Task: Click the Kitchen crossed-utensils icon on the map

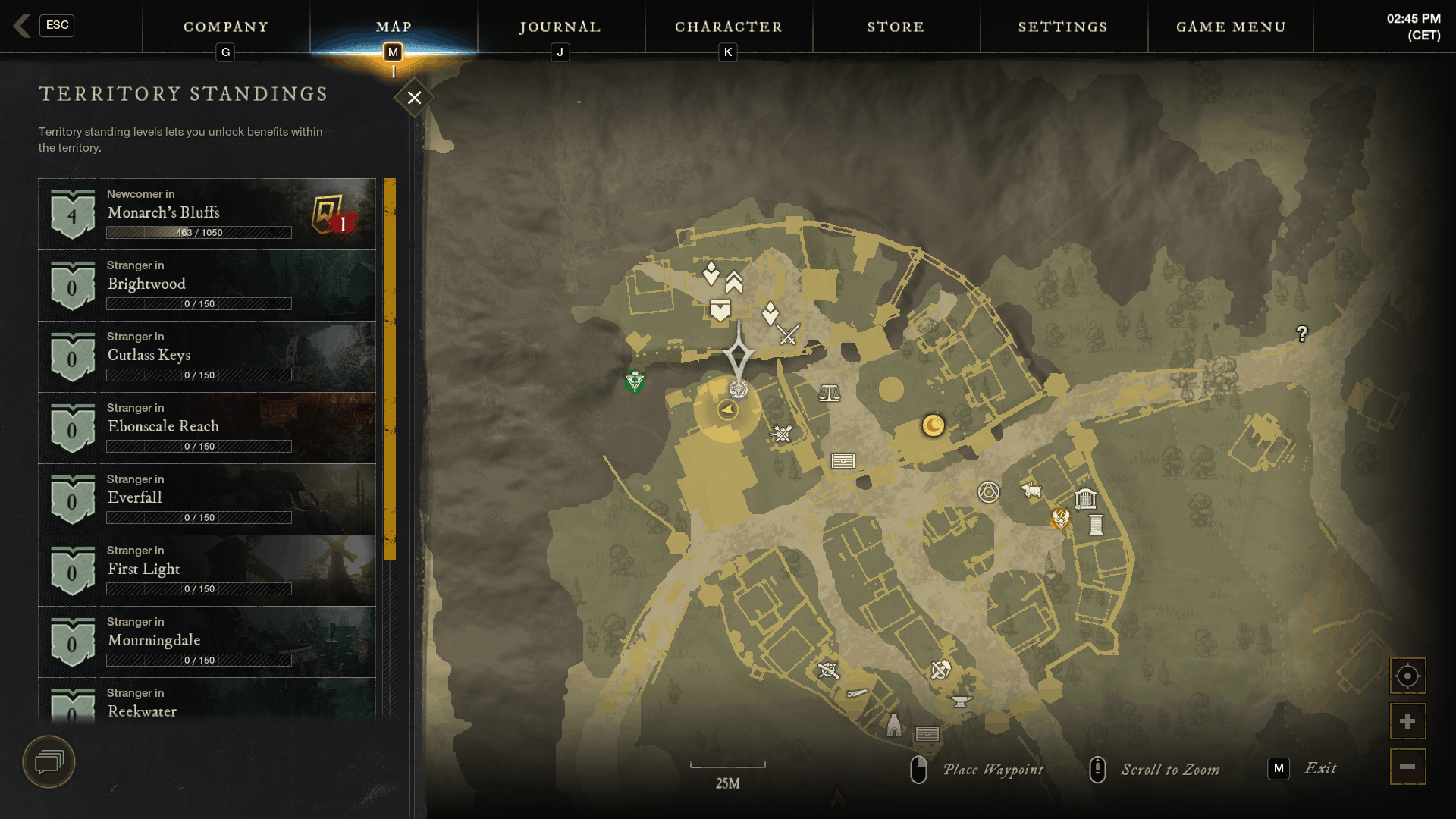Action: click(x=781, y=433)
